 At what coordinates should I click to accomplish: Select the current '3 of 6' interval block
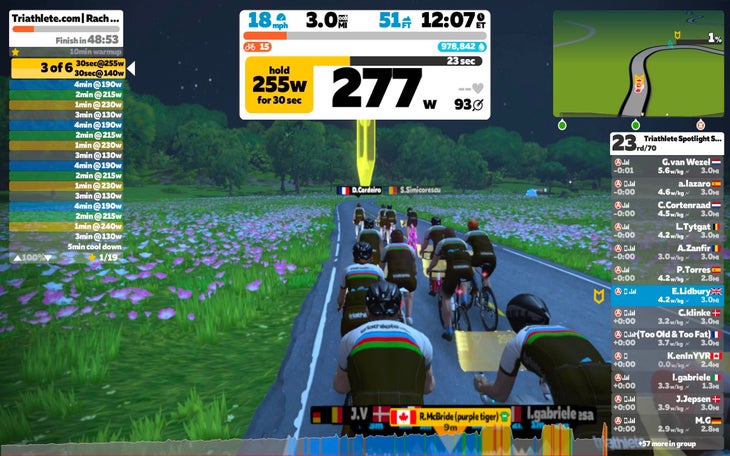point(68,68)
